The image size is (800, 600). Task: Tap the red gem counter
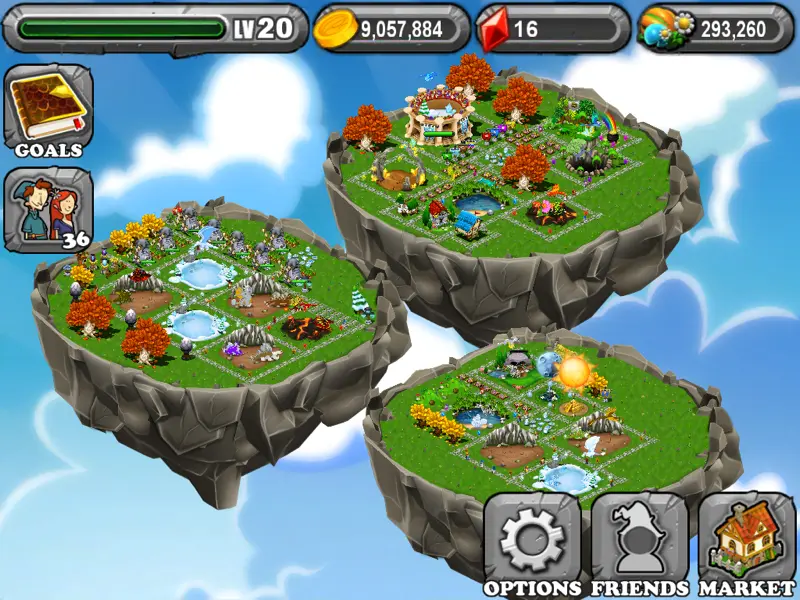pyautogui.click(x=552, y=29)
